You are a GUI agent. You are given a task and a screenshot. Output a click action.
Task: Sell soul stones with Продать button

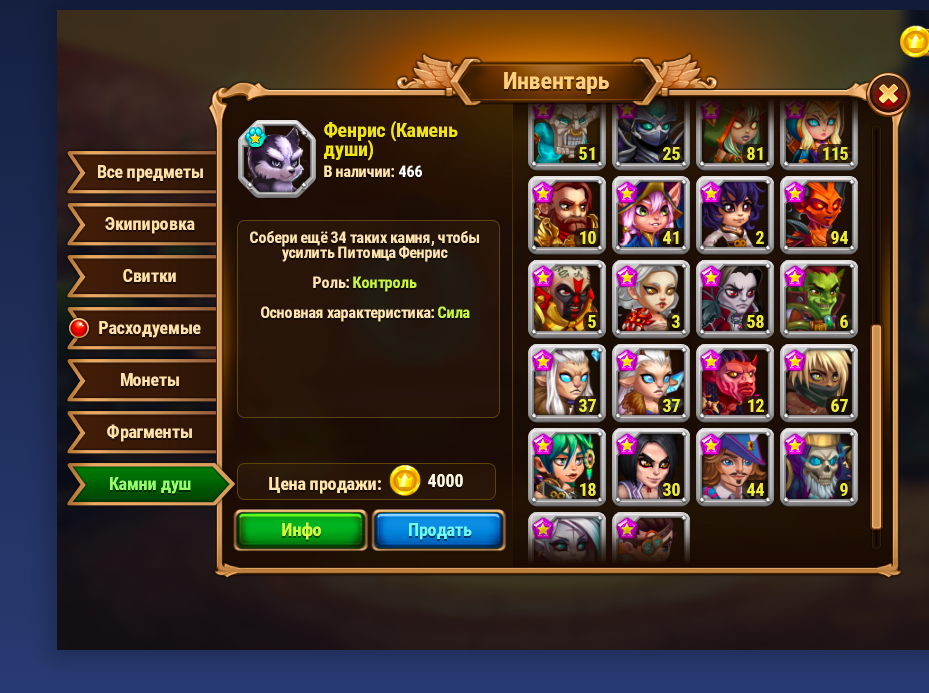tap(439, 530)
